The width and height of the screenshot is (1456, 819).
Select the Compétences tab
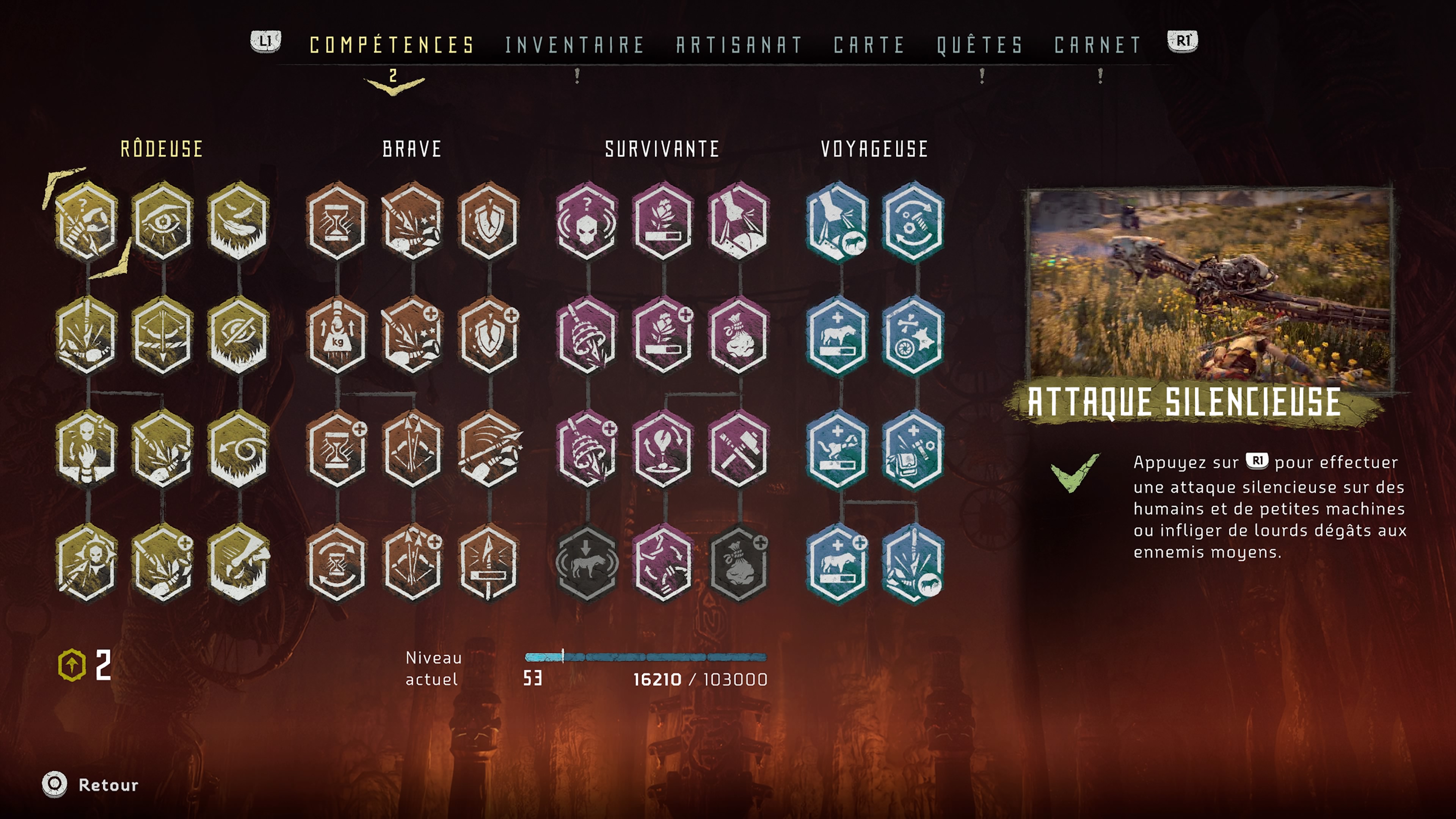(392, 45)
